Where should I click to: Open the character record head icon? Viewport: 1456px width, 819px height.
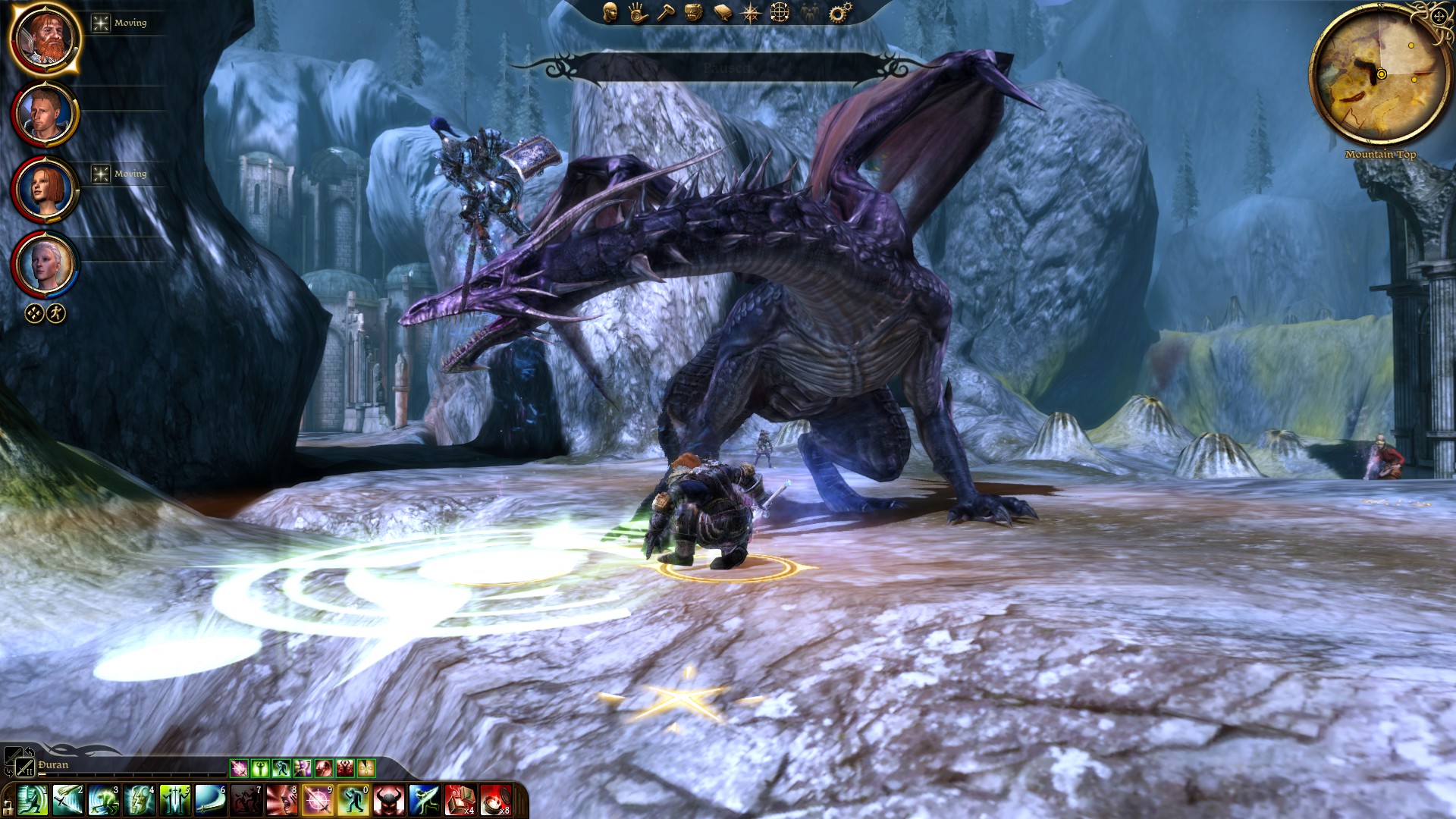pyautogui.click(x=610, y=12)
